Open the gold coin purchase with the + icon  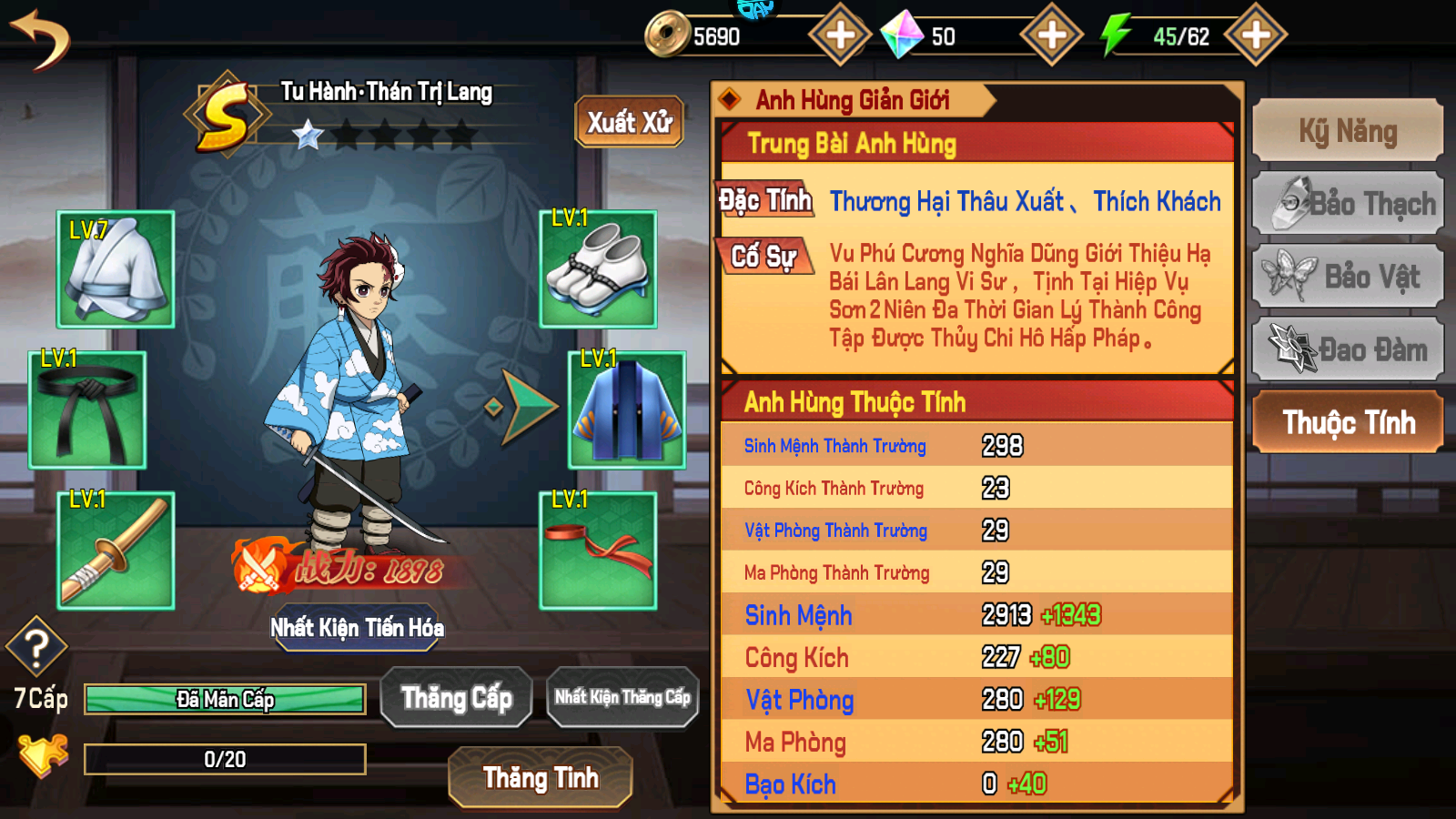pyautogui.click(x=837, y=36)
